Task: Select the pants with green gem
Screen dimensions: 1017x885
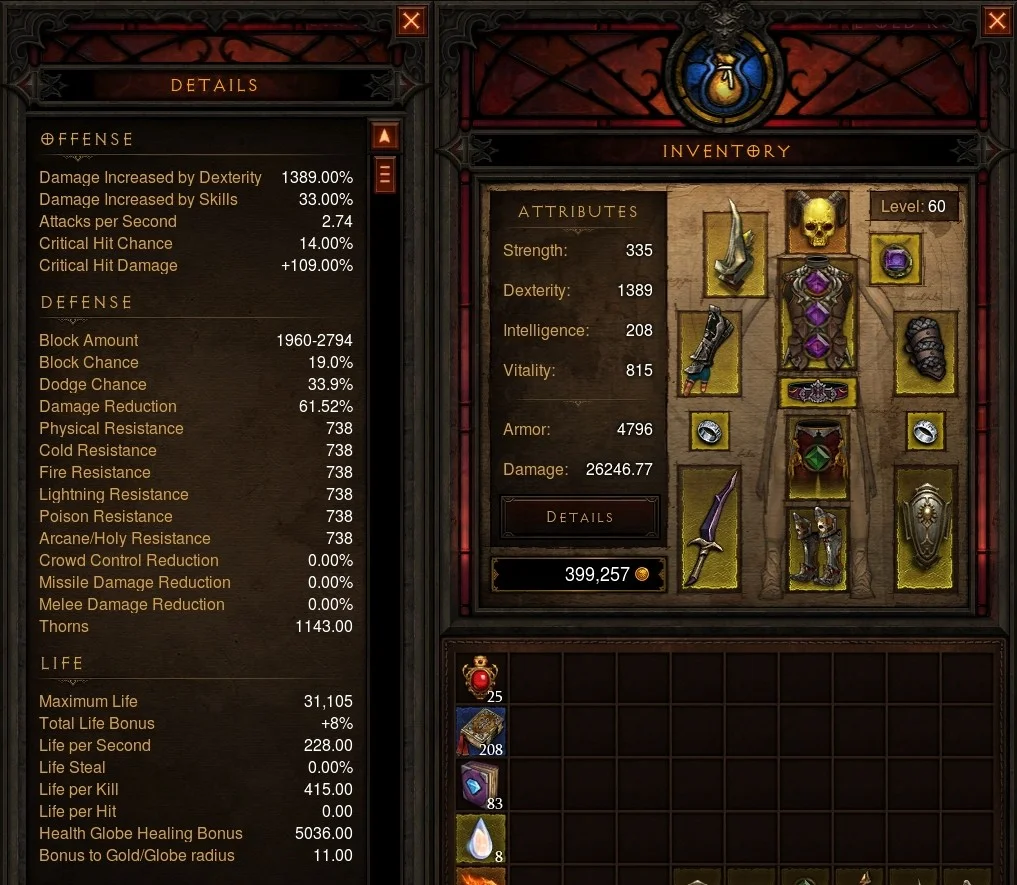Action: click(x=817, y=457)
